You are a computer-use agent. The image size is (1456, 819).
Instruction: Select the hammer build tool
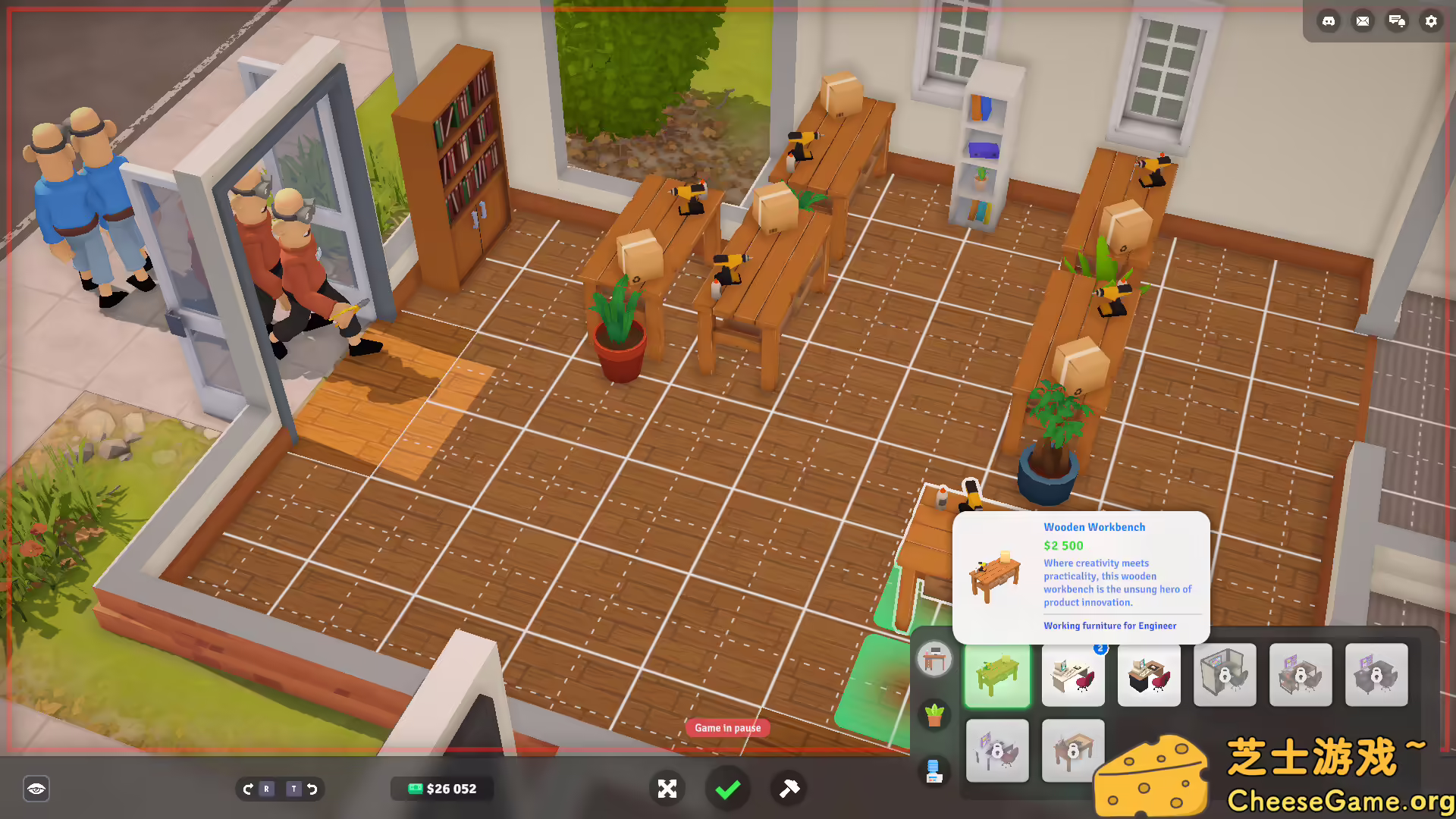point(787,789)
